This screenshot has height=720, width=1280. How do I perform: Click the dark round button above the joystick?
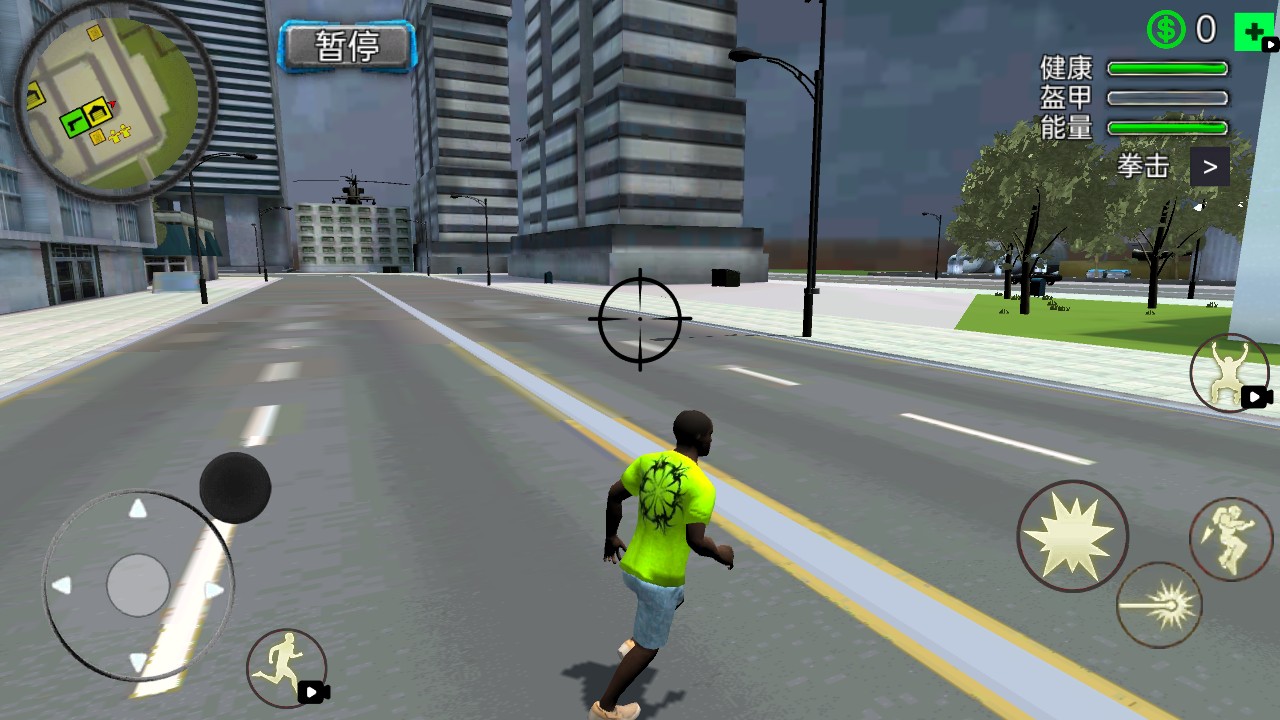(x=235, y=488)
